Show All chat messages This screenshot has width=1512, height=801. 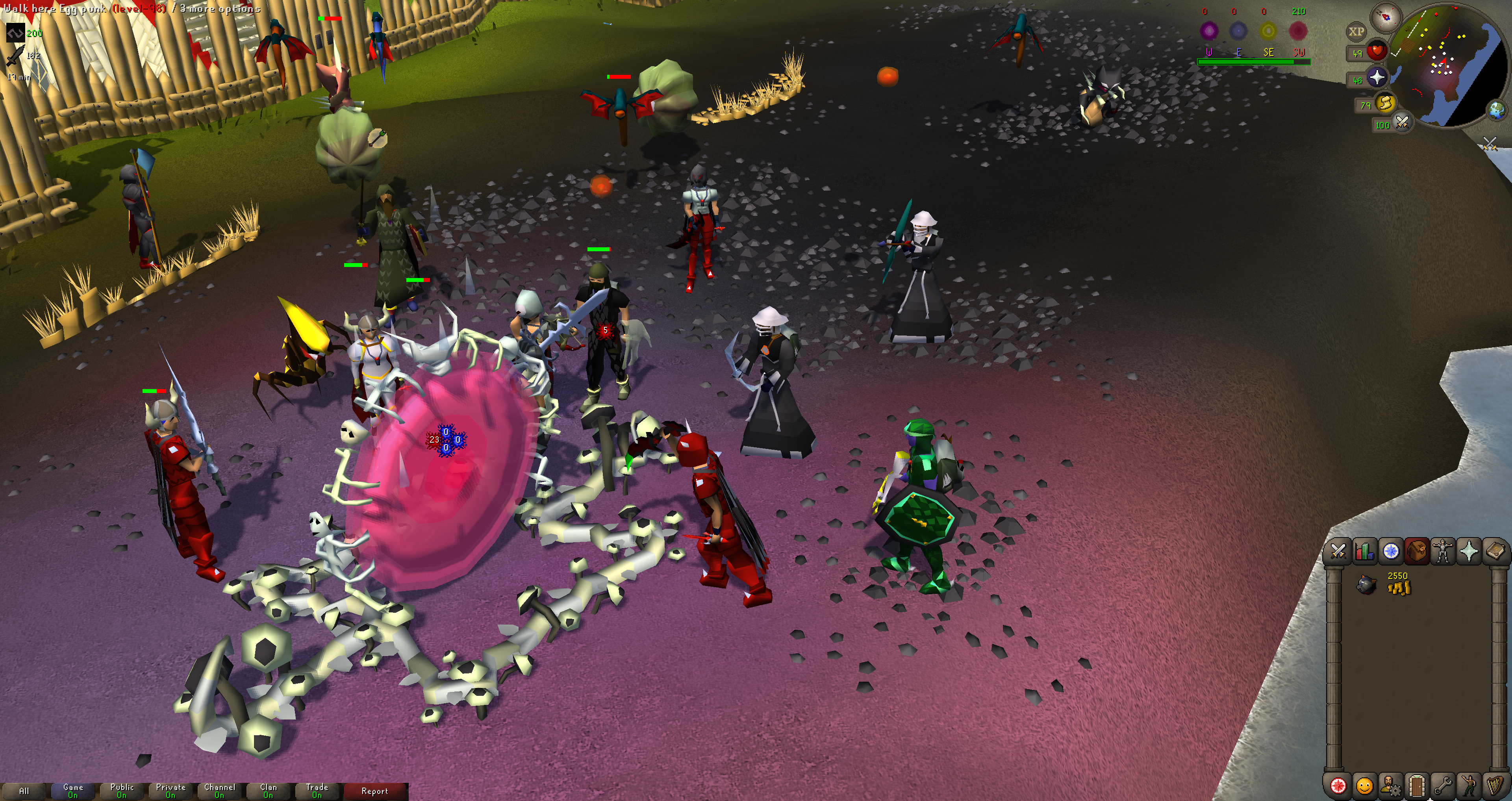24,791
